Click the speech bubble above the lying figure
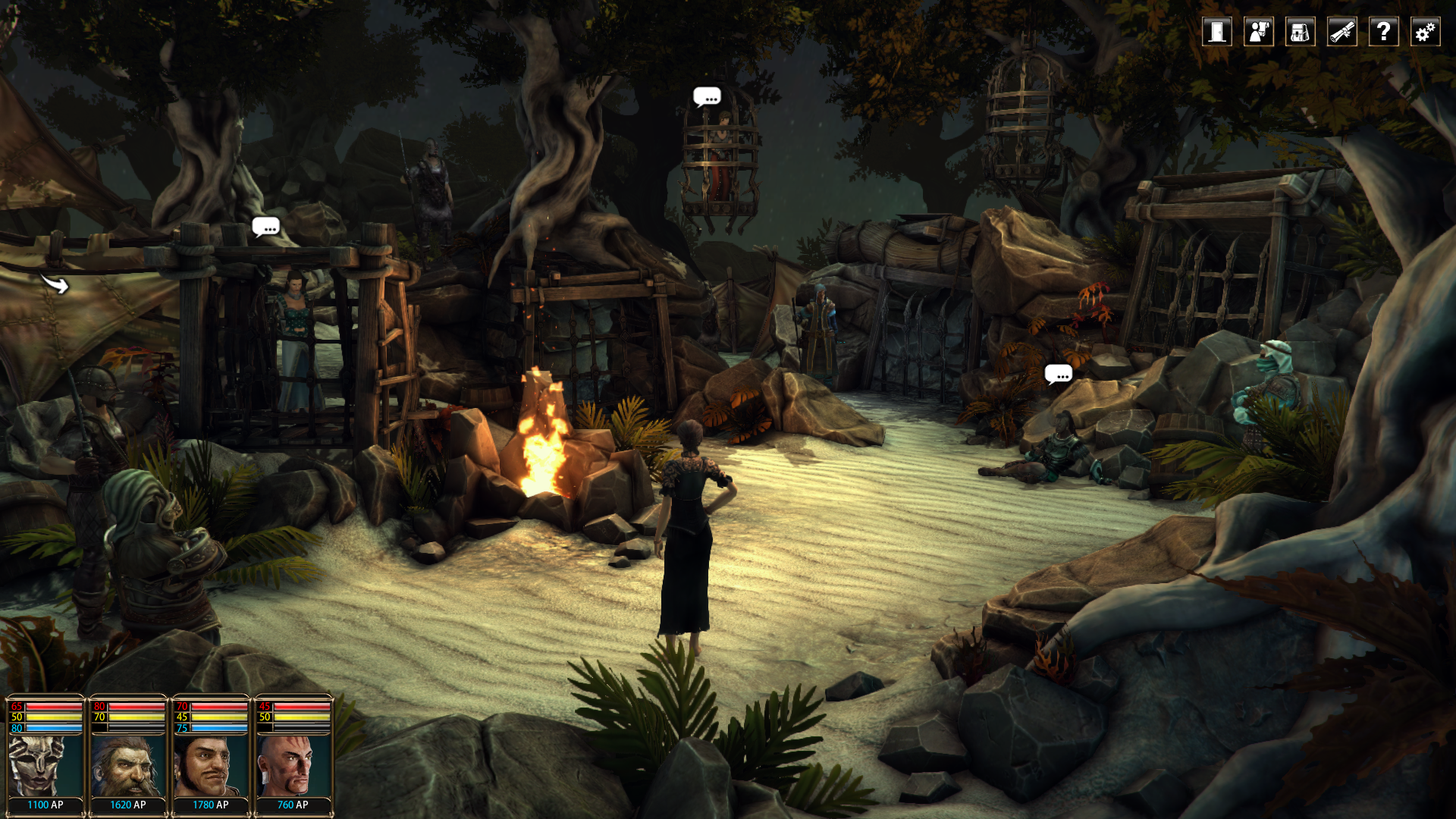 tap(1058, 374)
